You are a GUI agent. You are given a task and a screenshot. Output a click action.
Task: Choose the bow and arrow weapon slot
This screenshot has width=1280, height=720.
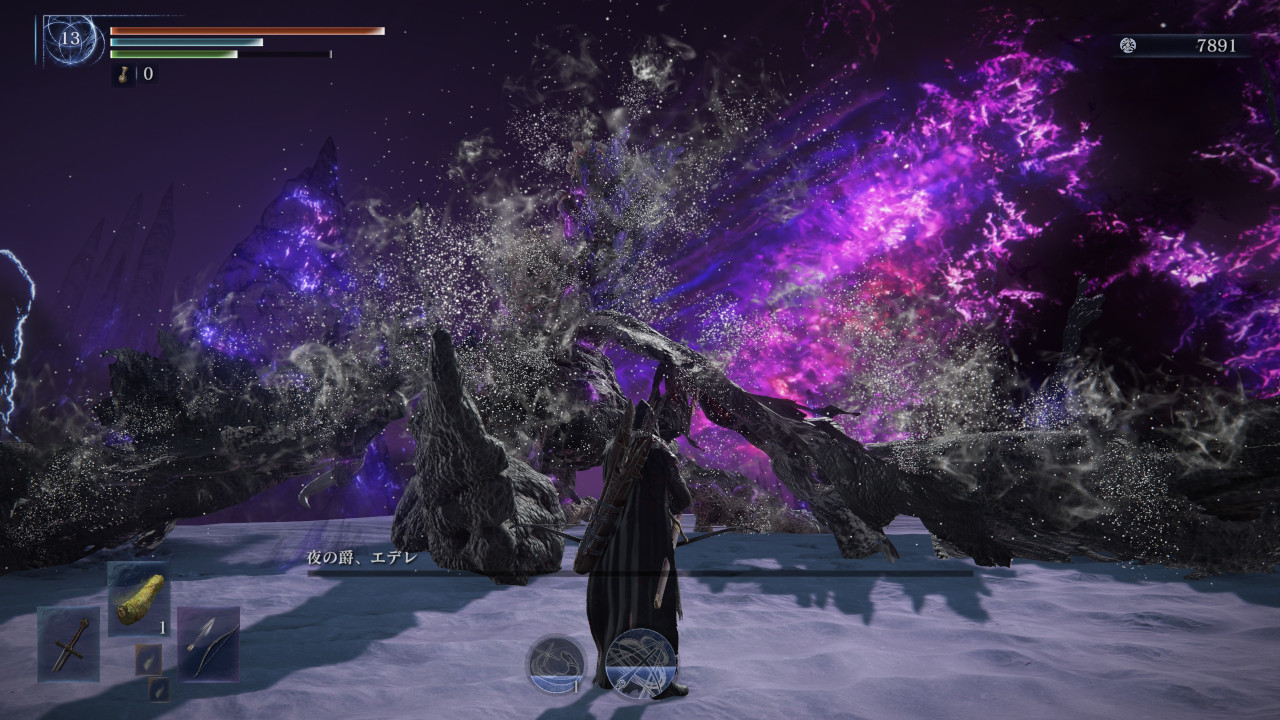(208, 643)
